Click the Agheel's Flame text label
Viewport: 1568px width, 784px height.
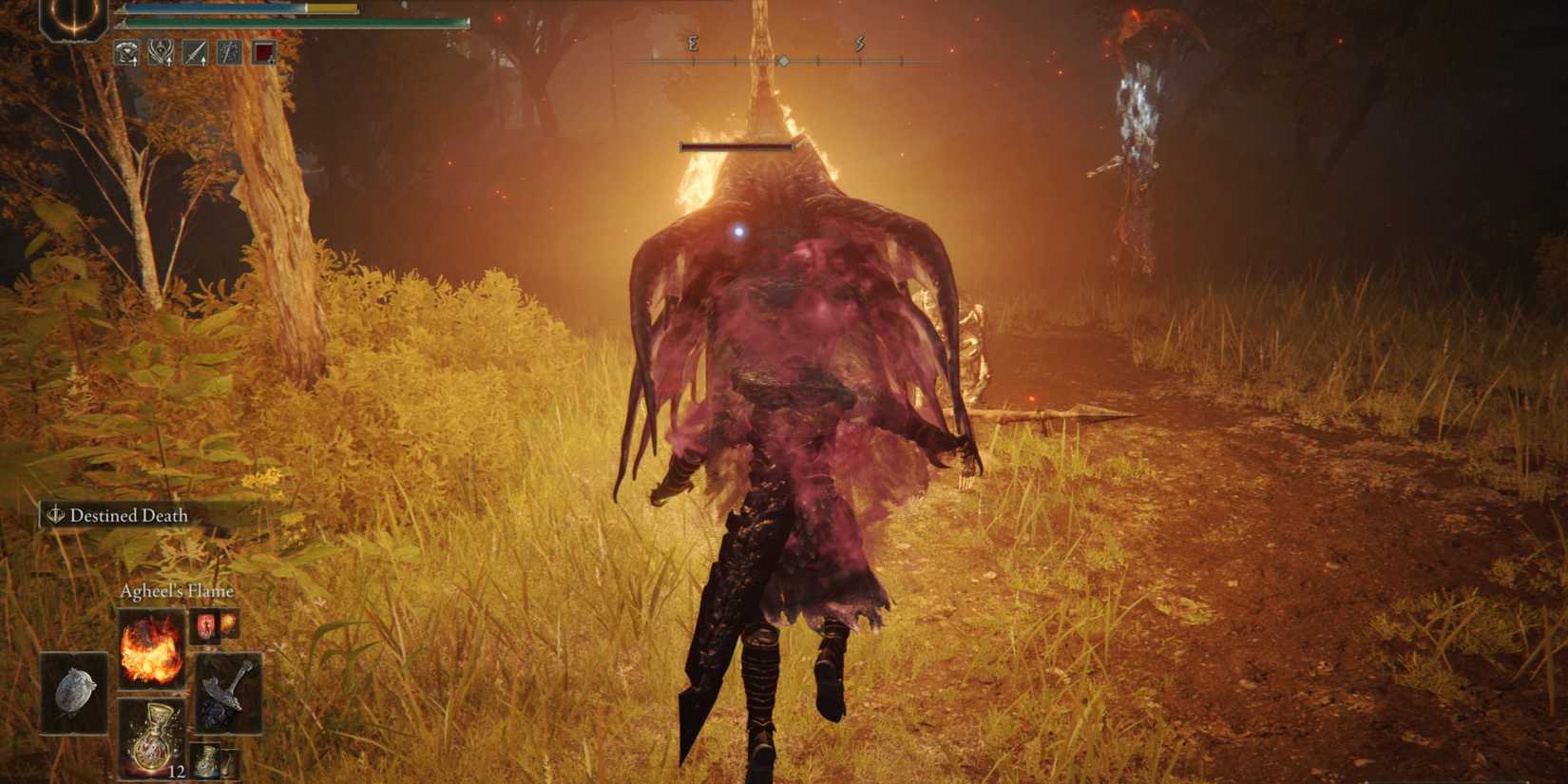[177, 589]
